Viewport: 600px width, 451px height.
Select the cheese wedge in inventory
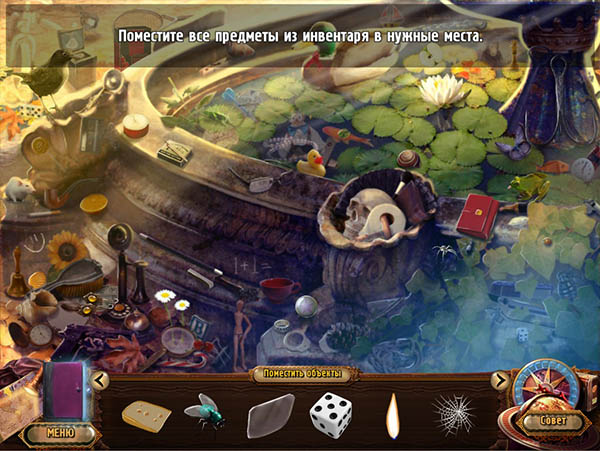(145, 413)
